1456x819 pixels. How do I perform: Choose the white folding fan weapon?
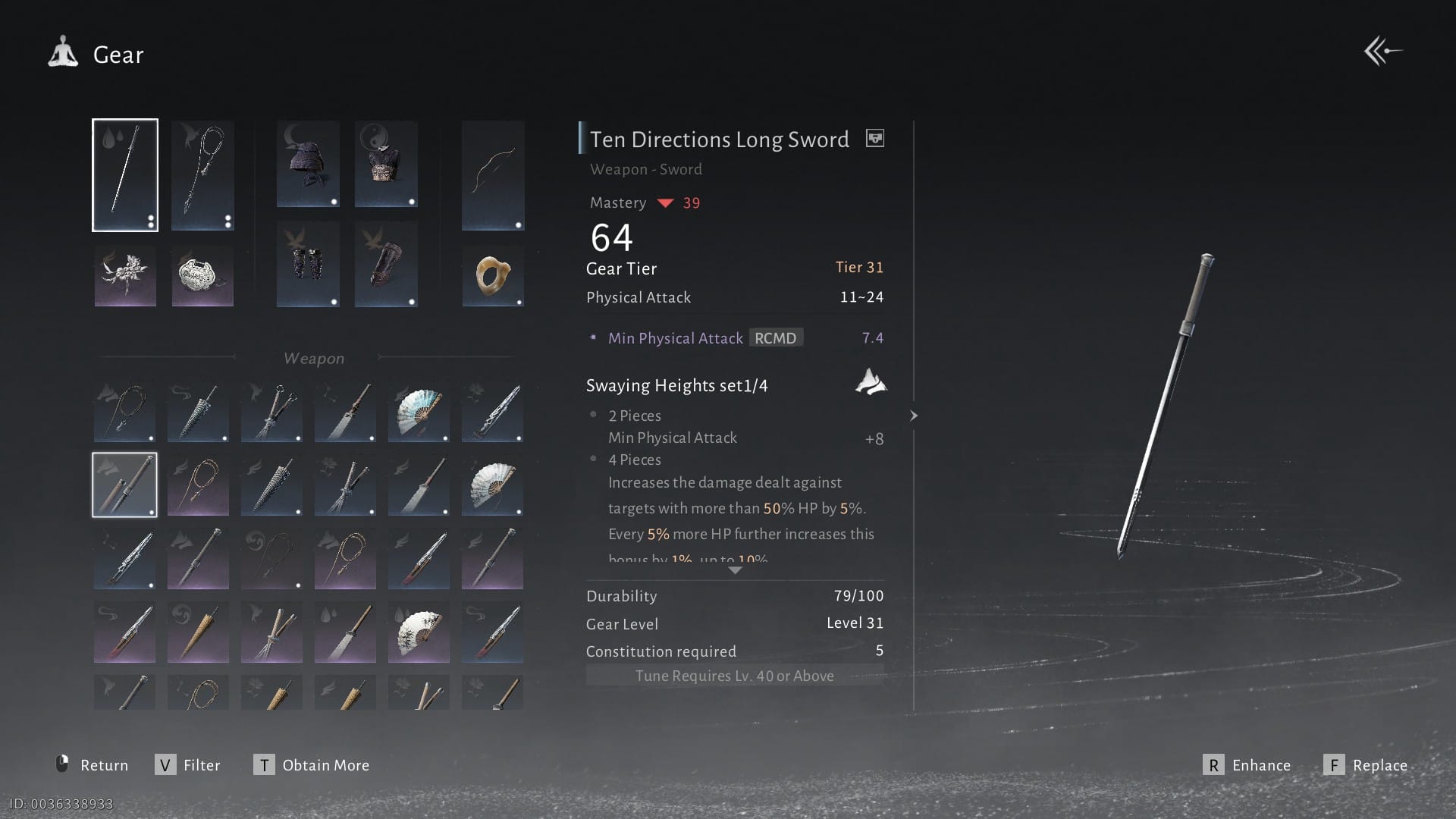coord(492,486)
